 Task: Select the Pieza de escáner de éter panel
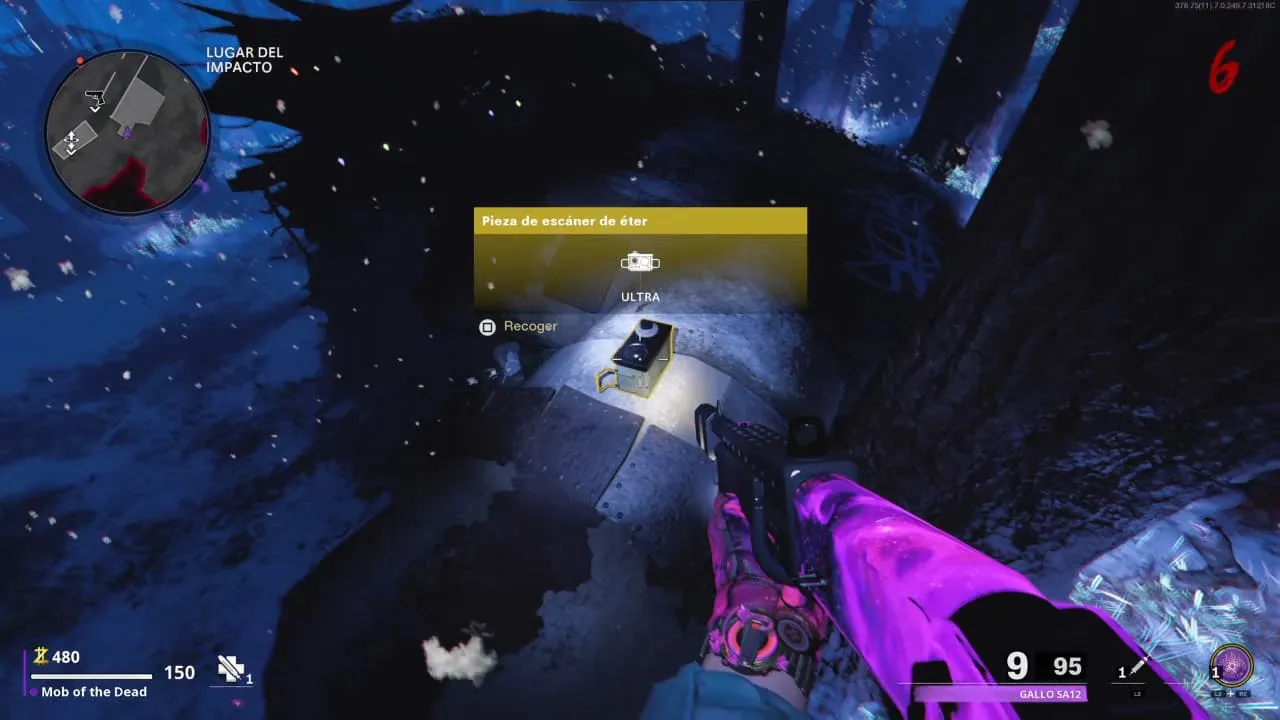640,258
